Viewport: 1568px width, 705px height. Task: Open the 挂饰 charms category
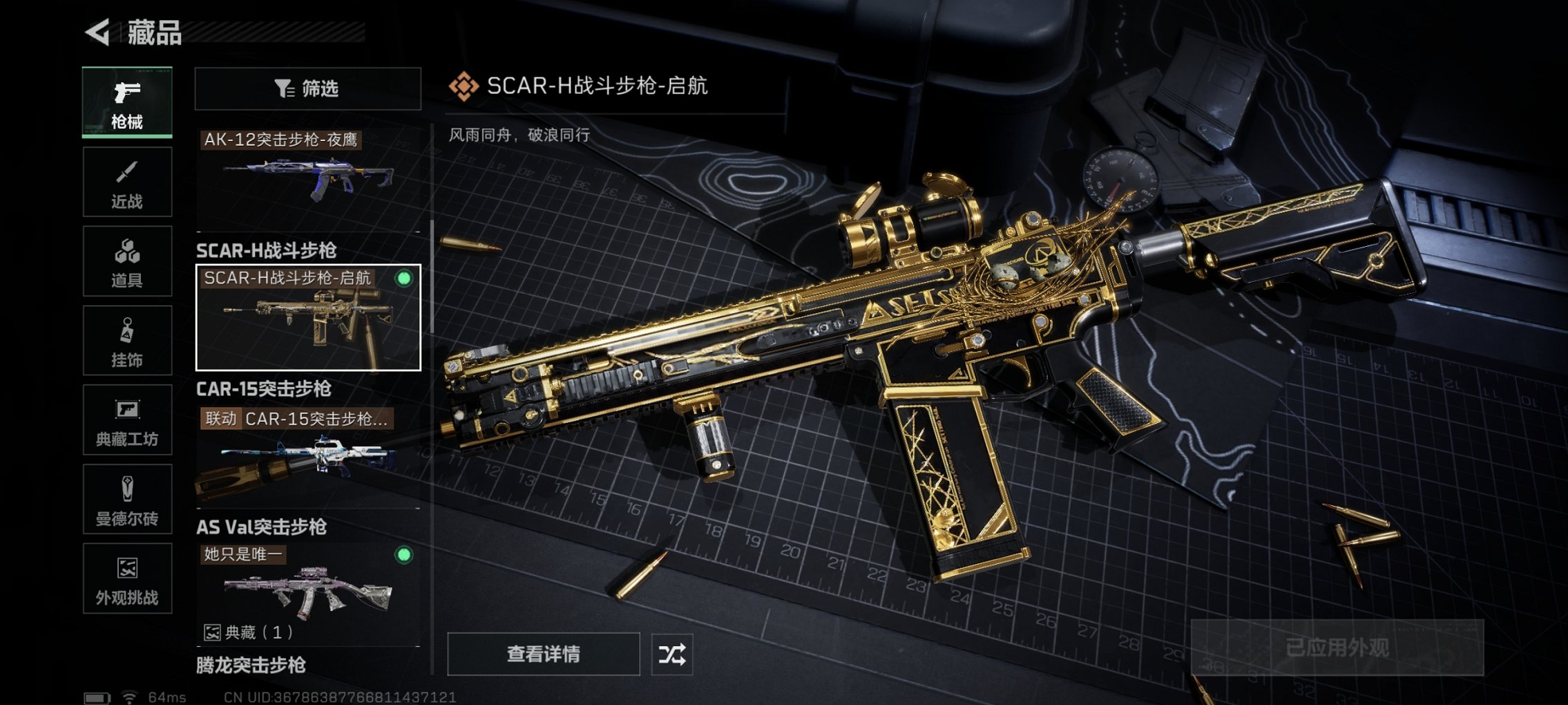point(126,340)
